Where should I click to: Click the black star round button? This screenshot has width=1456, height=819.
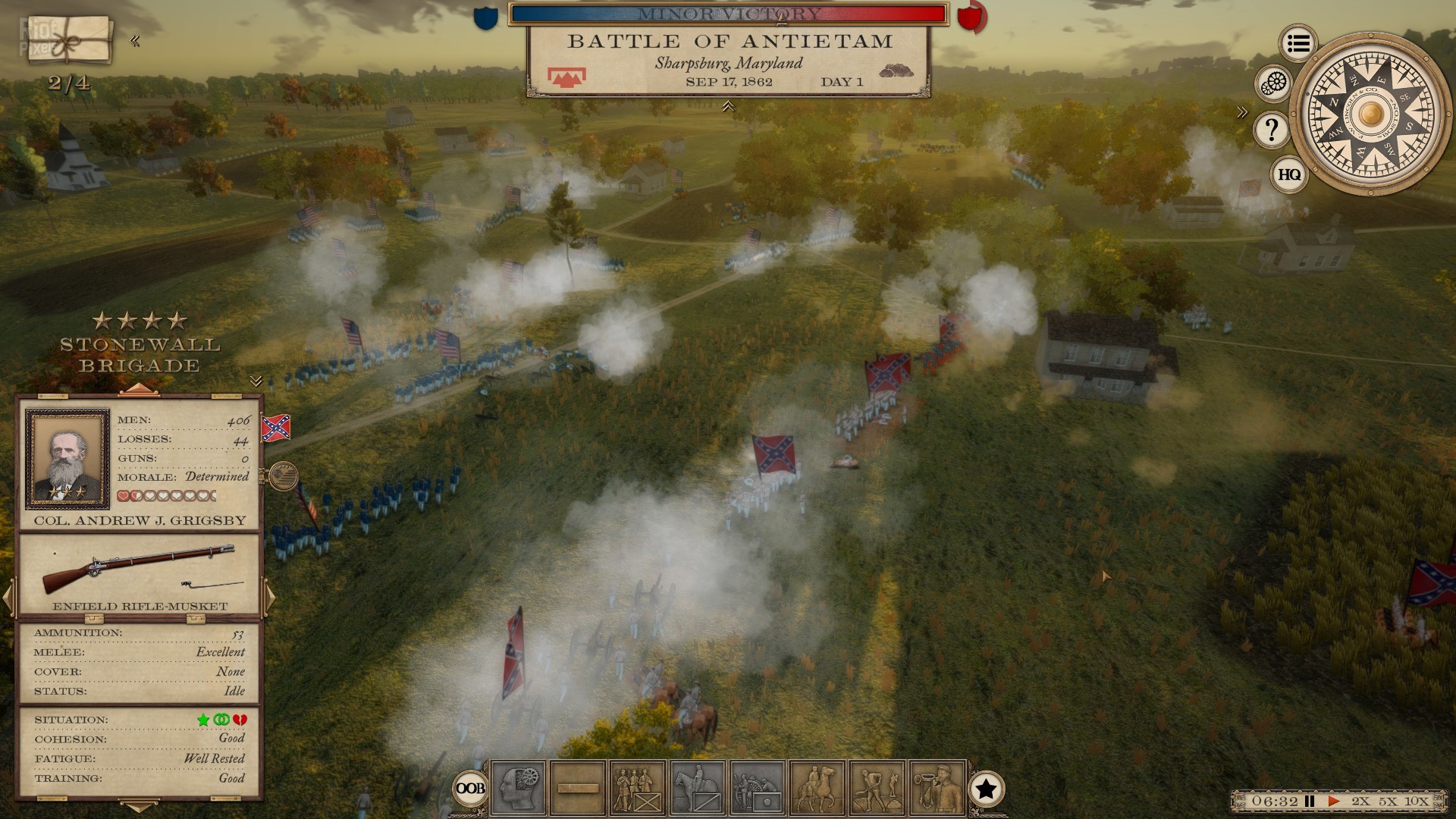(x=986, y=789)
